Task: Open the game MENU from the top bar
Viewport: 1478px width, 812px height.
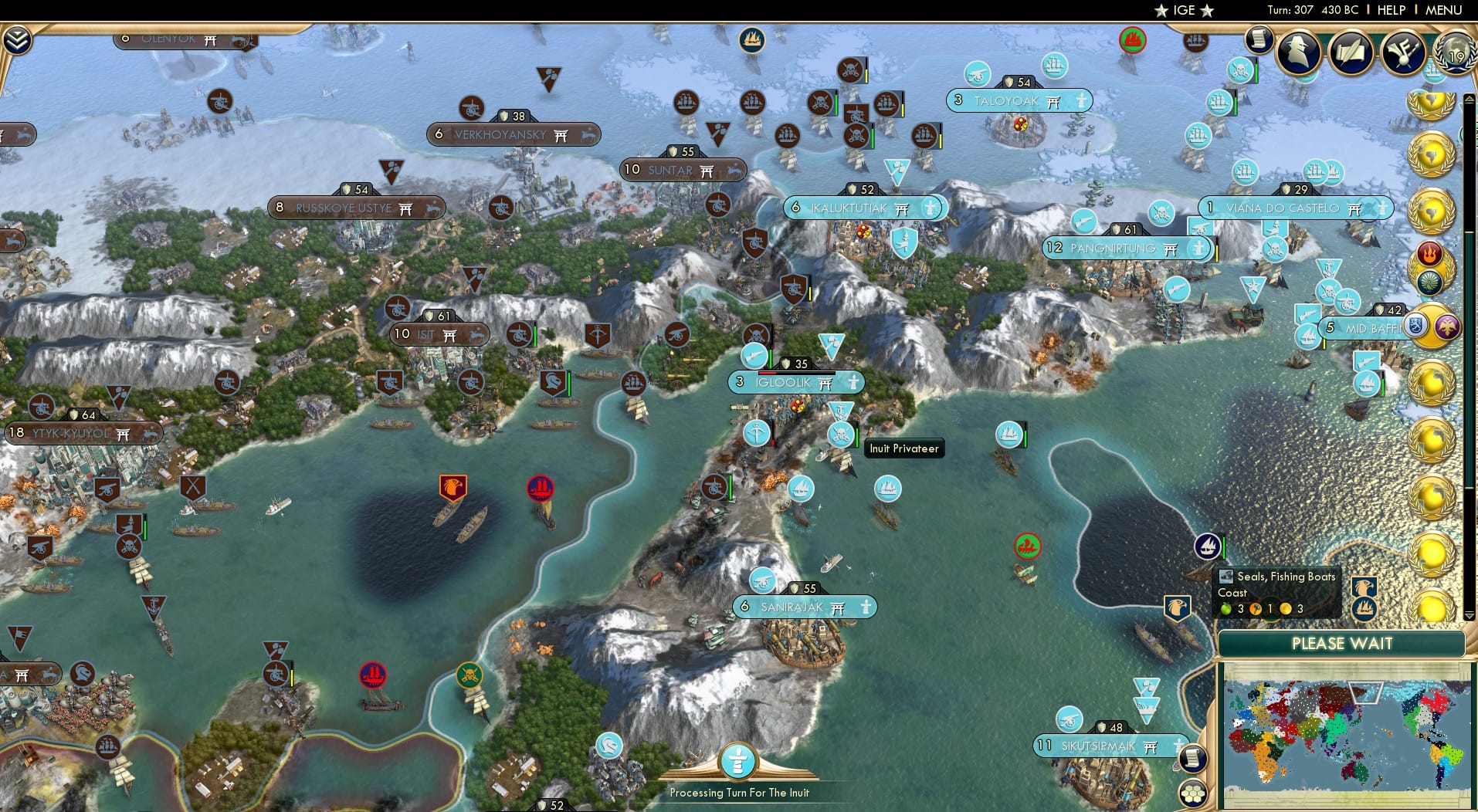Action: [x=1442, y=11]
